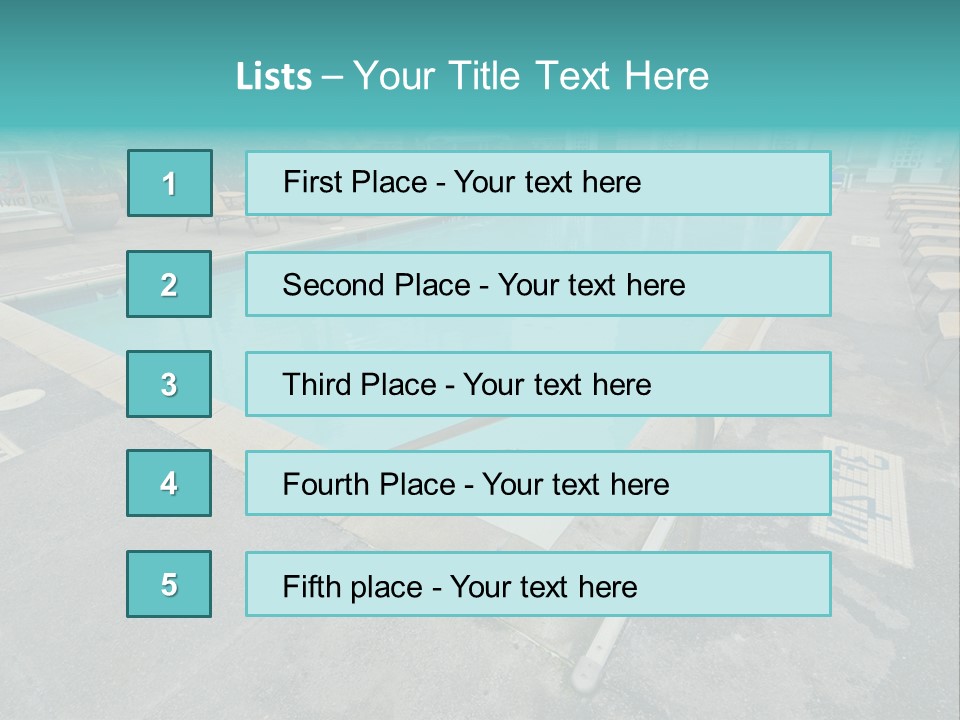Click the number 1 box
The image size is (960, 720).
(170, 183)
